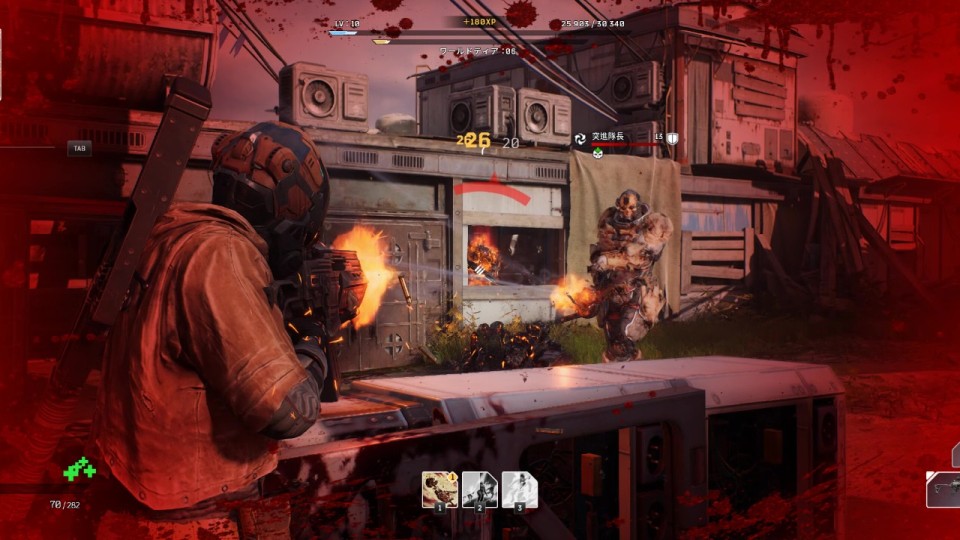The width and height of the screenshot is (960, 540).
Task: Trigger the white skill icon in slot 3
Action: [x=519, y=489]
